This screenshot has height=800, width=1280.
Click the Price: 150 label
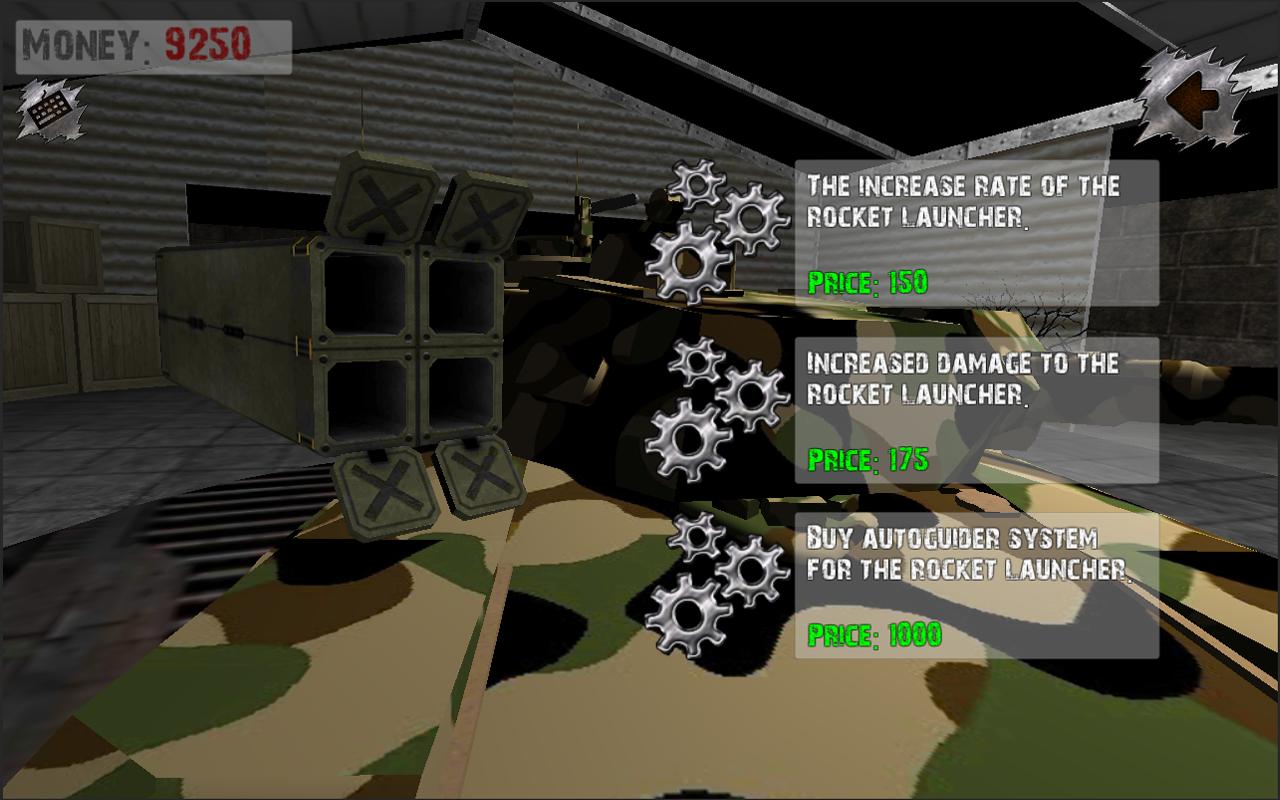pos(868,282)
